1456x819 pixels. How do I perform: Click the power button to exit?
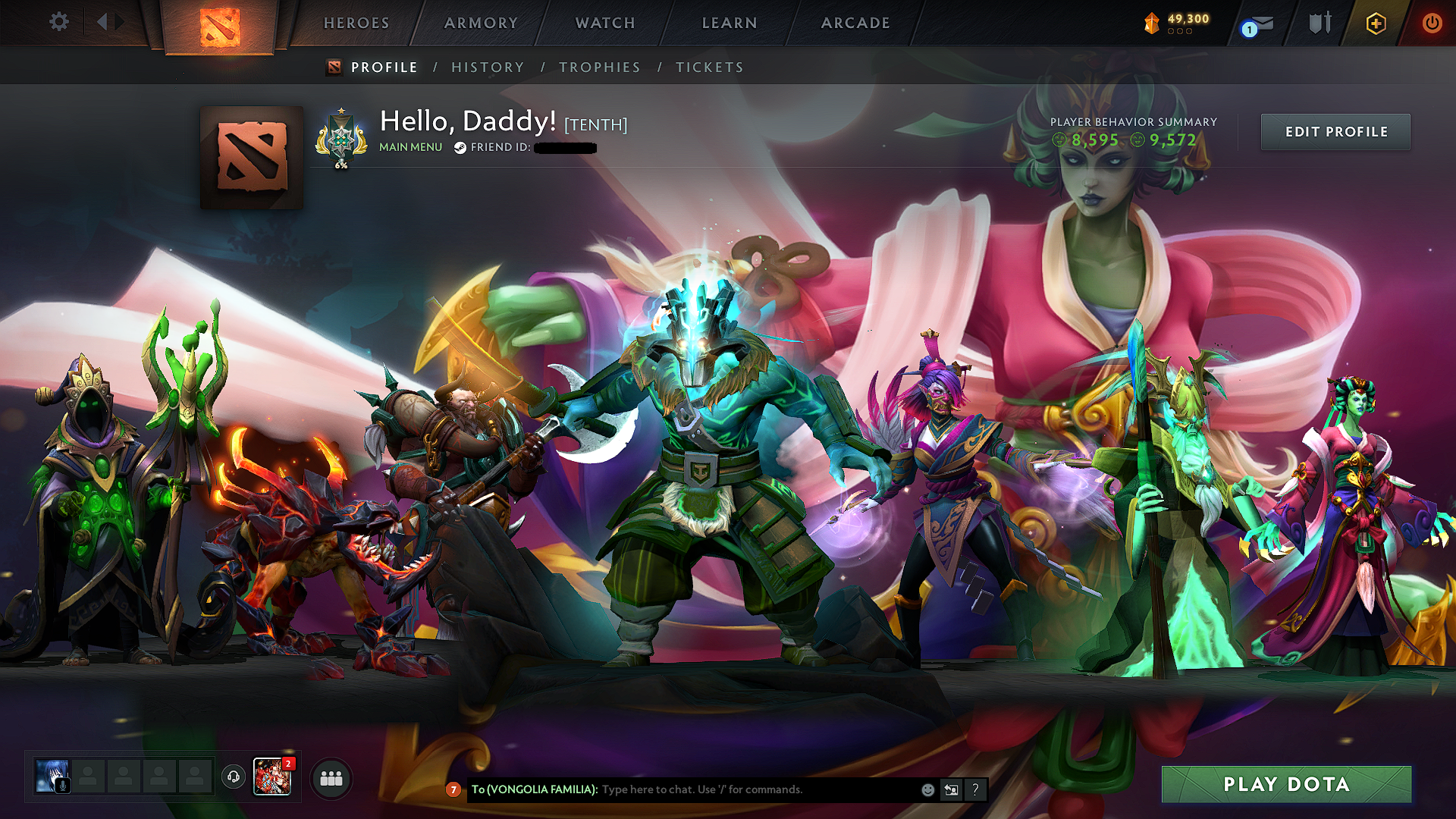point(1432,23)
